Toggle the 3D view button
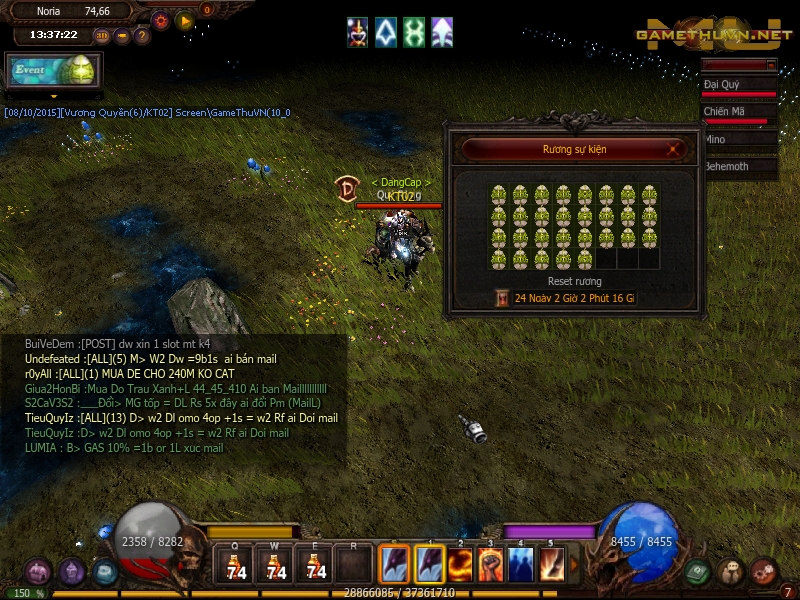 pyautogui.click(x=101, y=35)
